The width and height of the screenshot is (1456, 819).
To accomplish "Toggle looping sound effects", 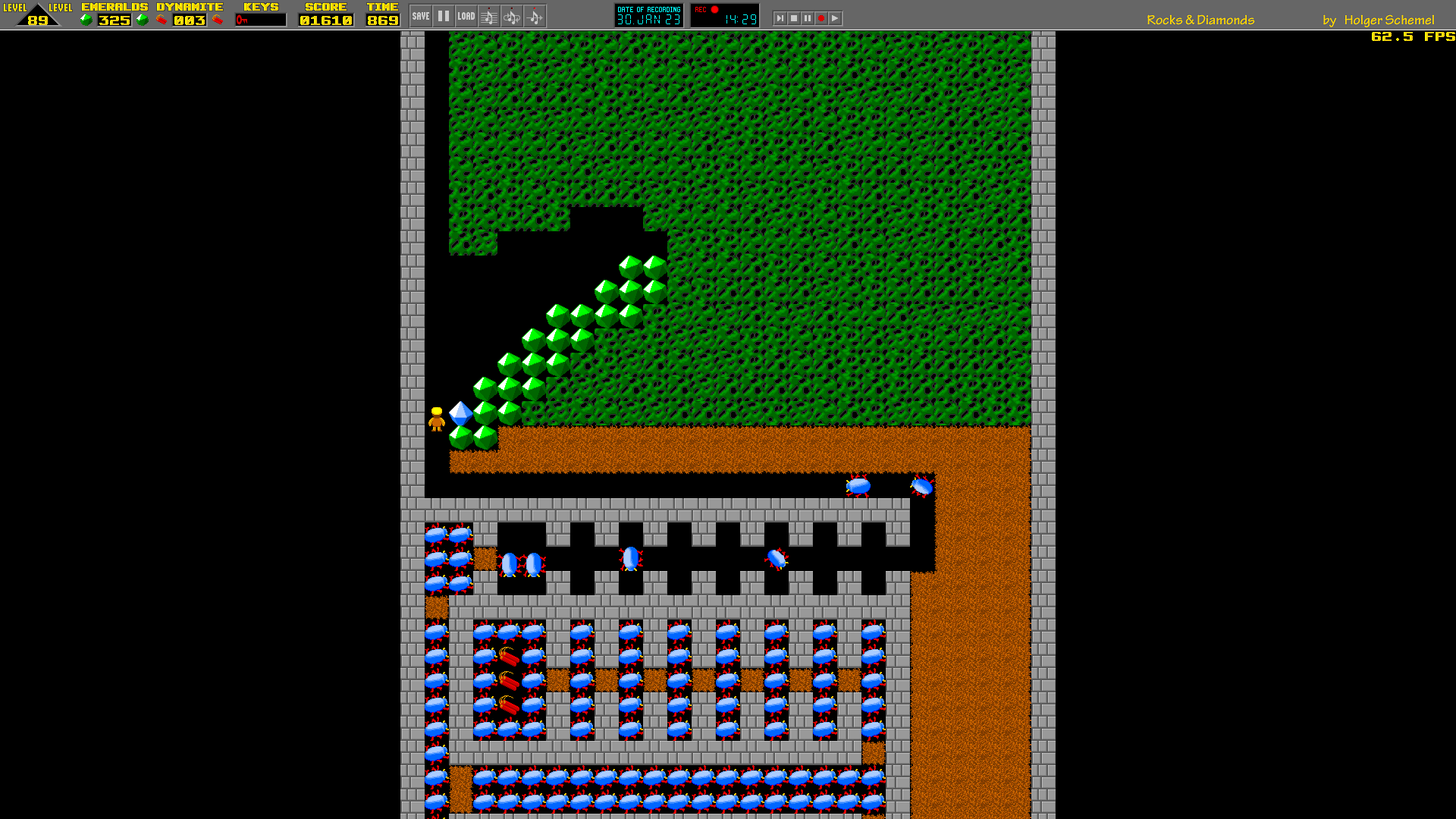I will [512, 15].
